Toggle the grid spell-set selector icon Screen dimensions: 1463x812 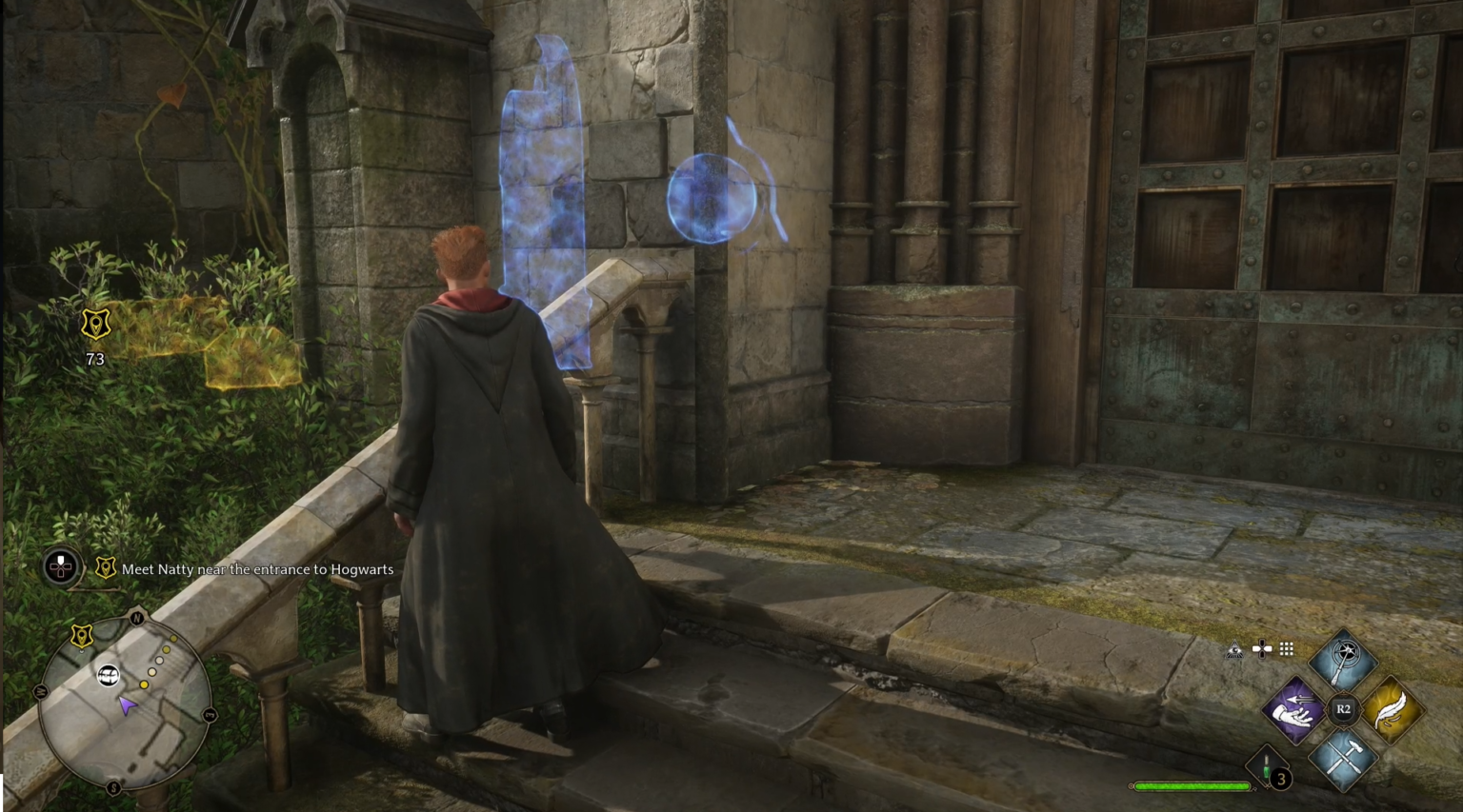[x=1288, y=649]
